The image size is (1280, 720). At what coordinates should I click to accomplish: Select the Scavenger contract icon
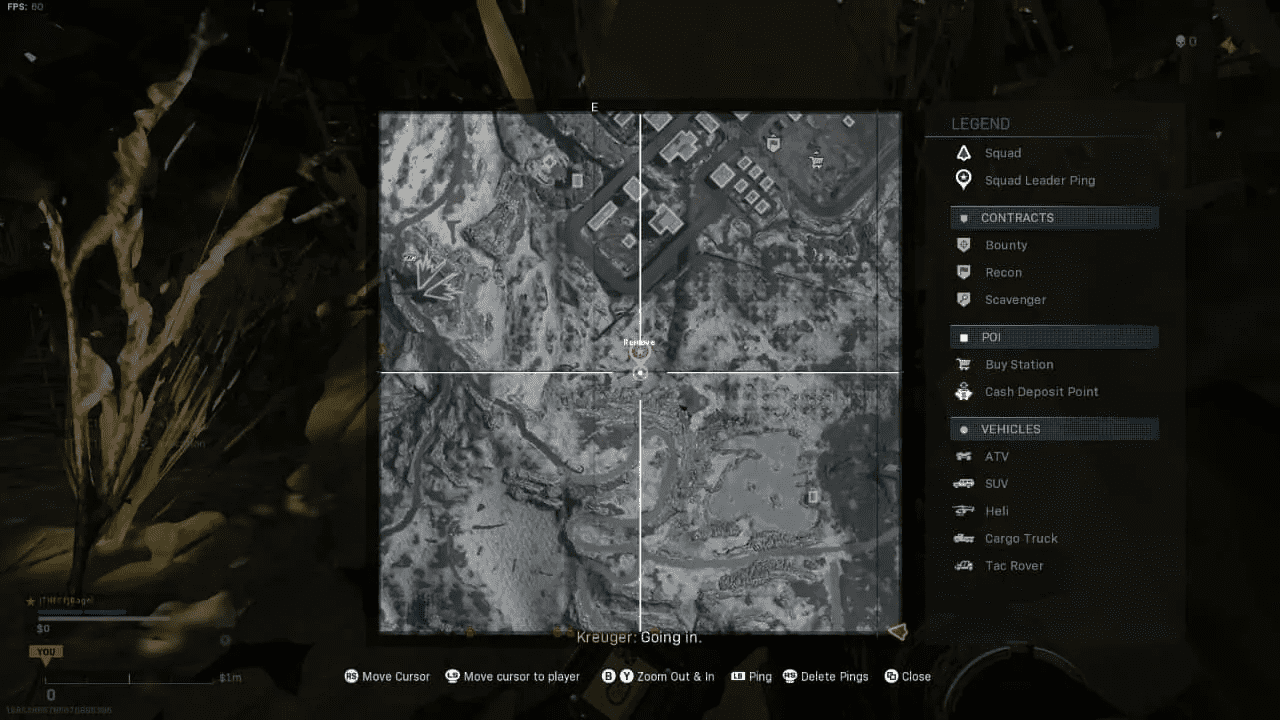click(x=963, y=299)
